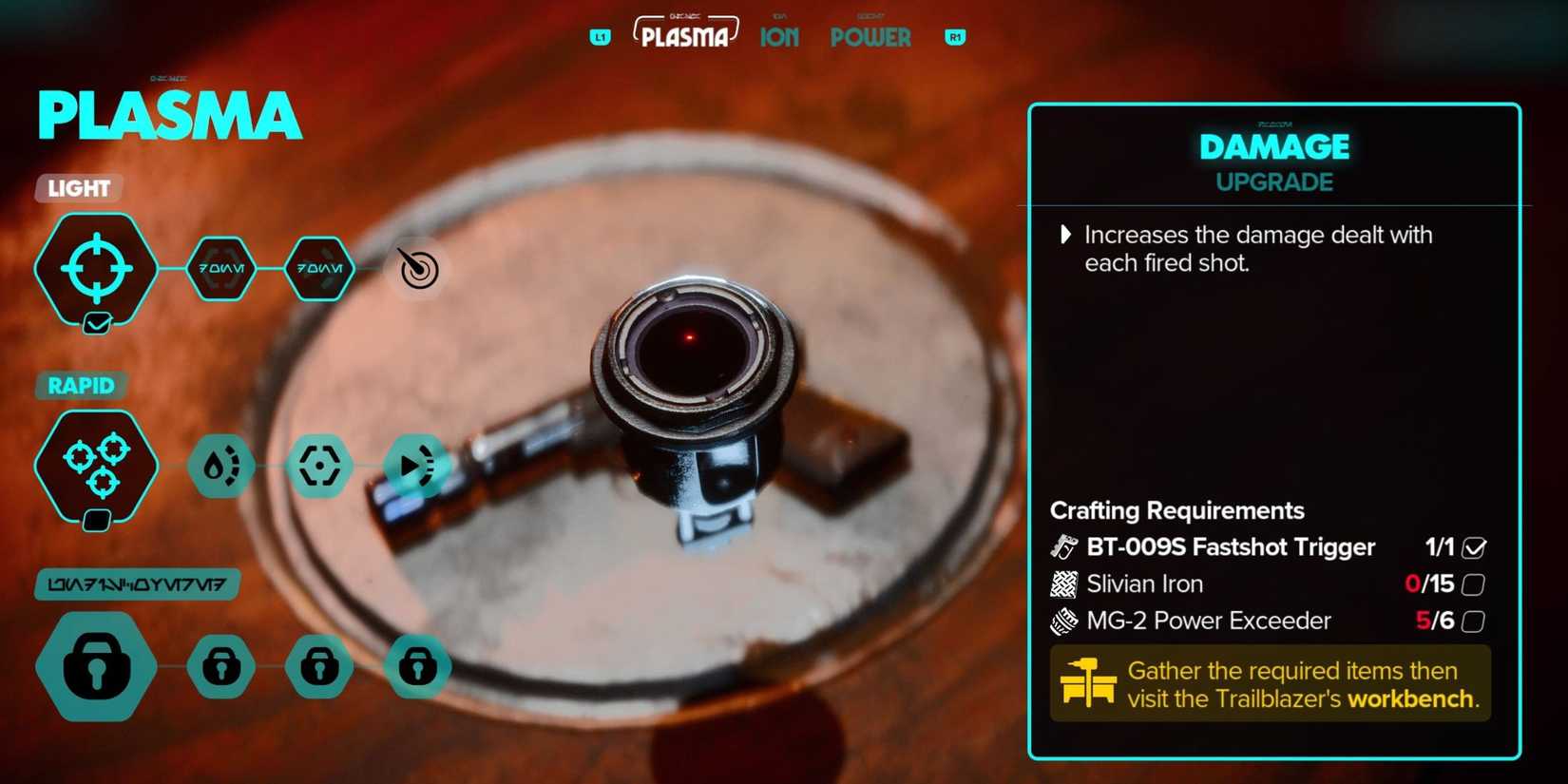Open the cooling droplet upgrade node
This screenshot has width=1568, height=784.
pyautogui.click(x=221, y=466)
